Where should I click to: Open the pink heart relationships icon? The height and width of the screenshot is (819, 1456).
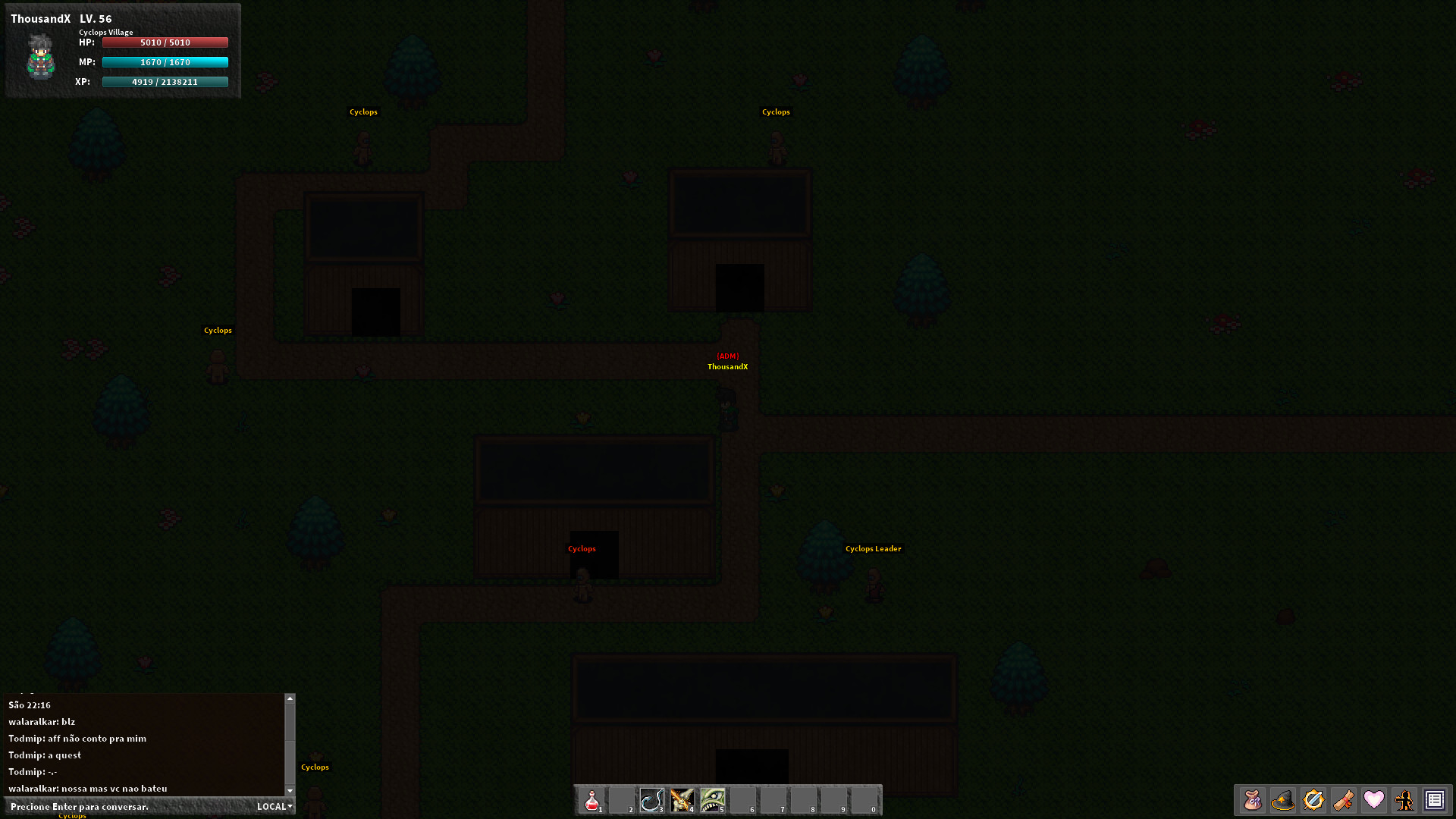(1374, 800)
